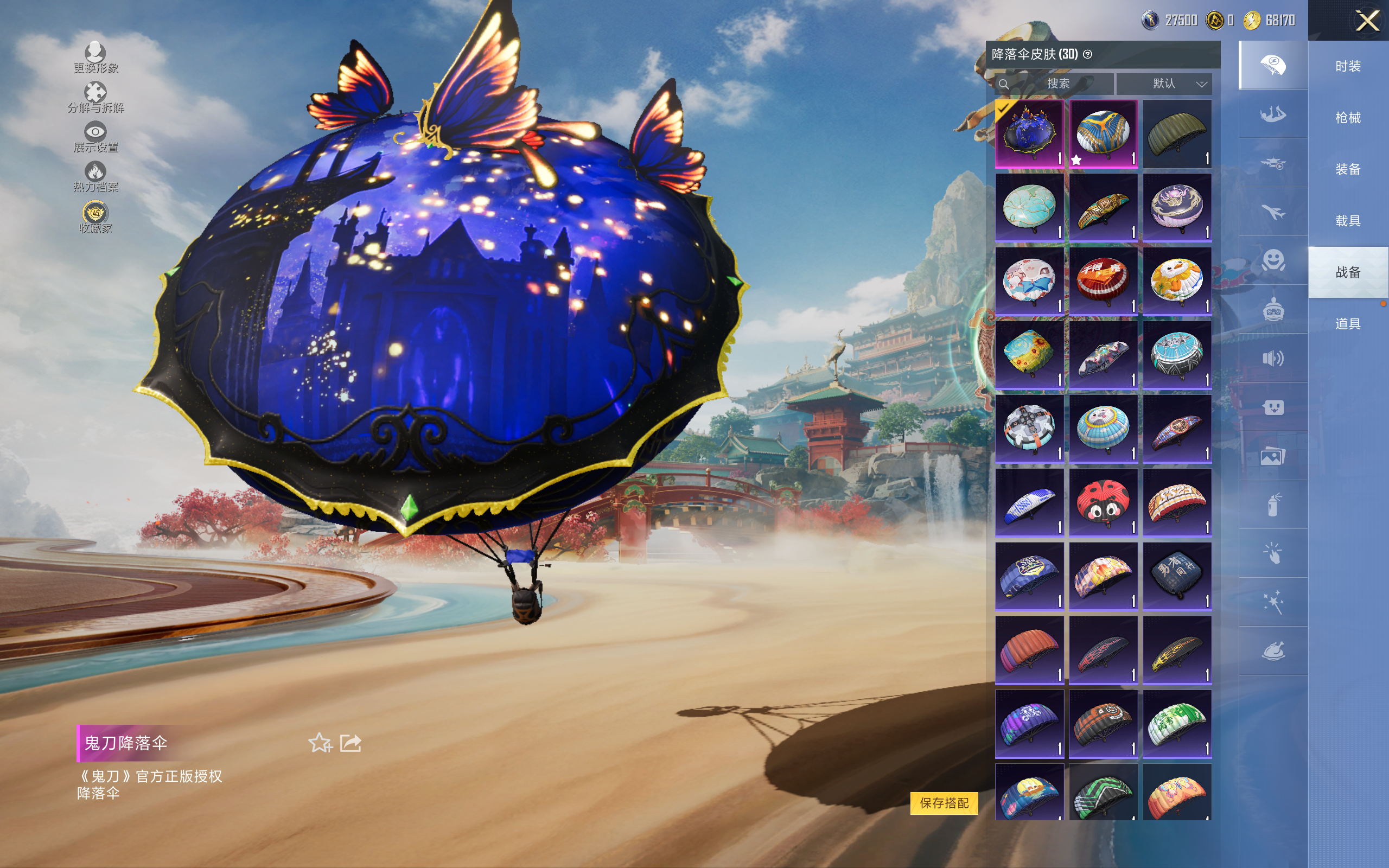Screen dimensions: 1389x868
Task: Open the 道具 category tab
Action: pos(1348,324)
